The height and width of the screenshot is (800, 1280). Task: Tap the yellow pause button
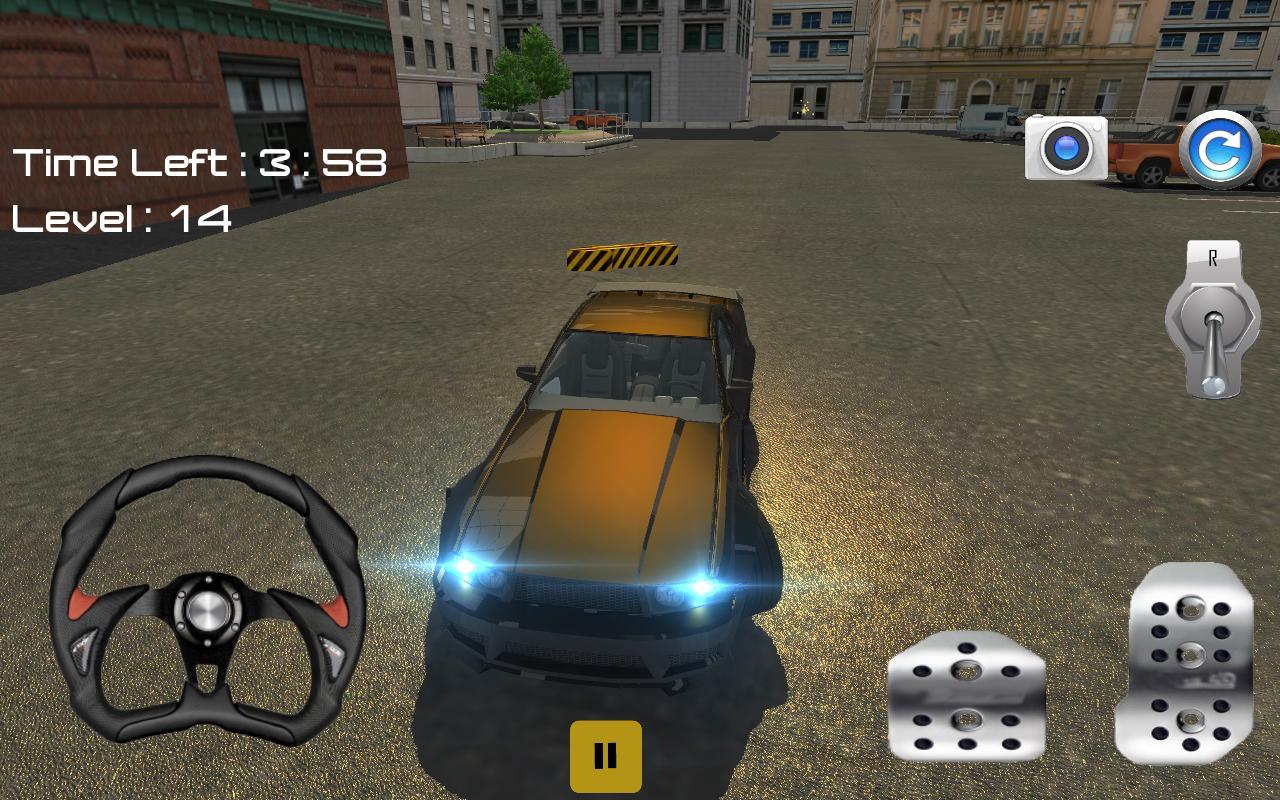(604, 755)
